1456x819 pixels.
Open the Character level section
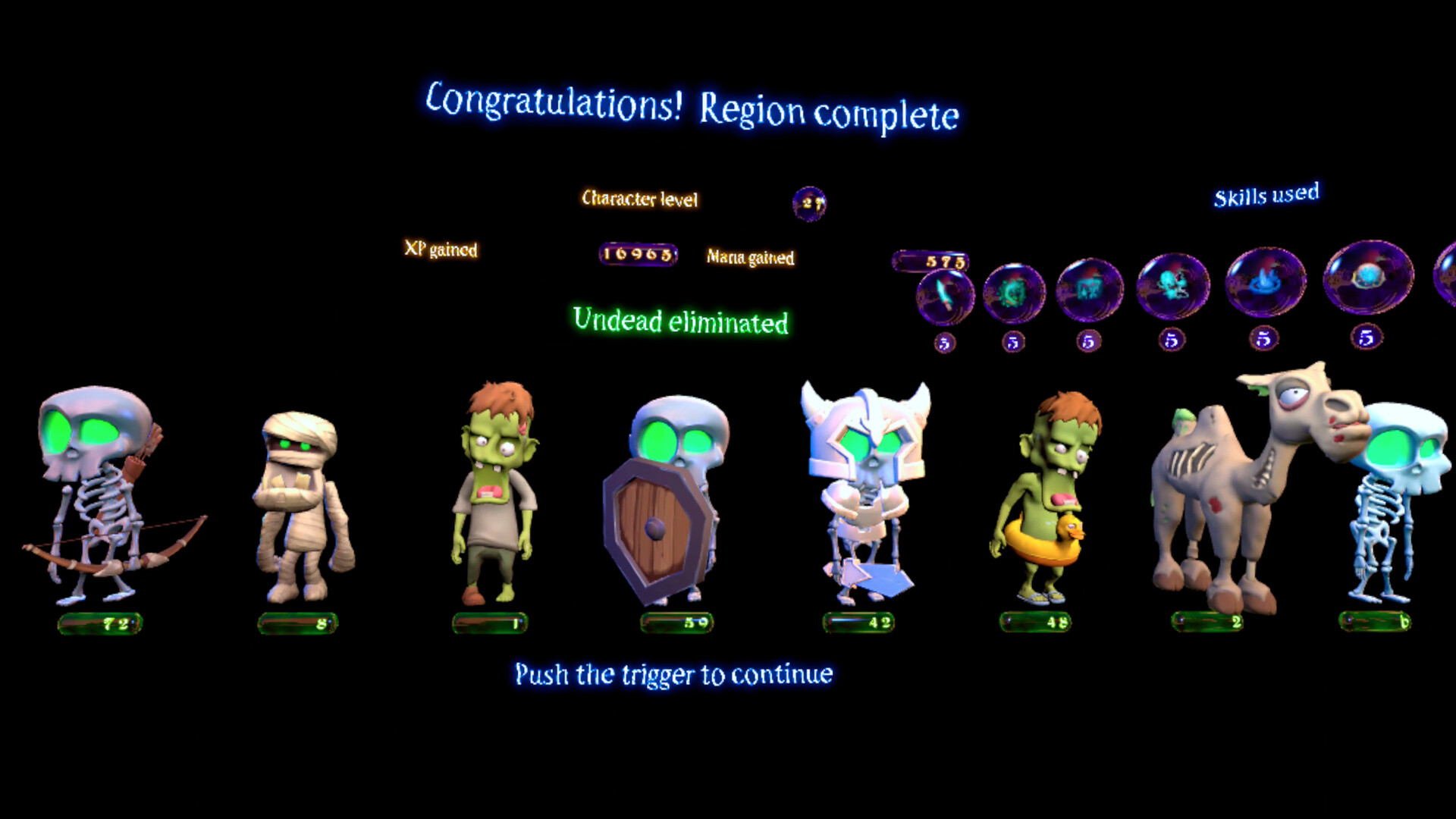[641, 200]
